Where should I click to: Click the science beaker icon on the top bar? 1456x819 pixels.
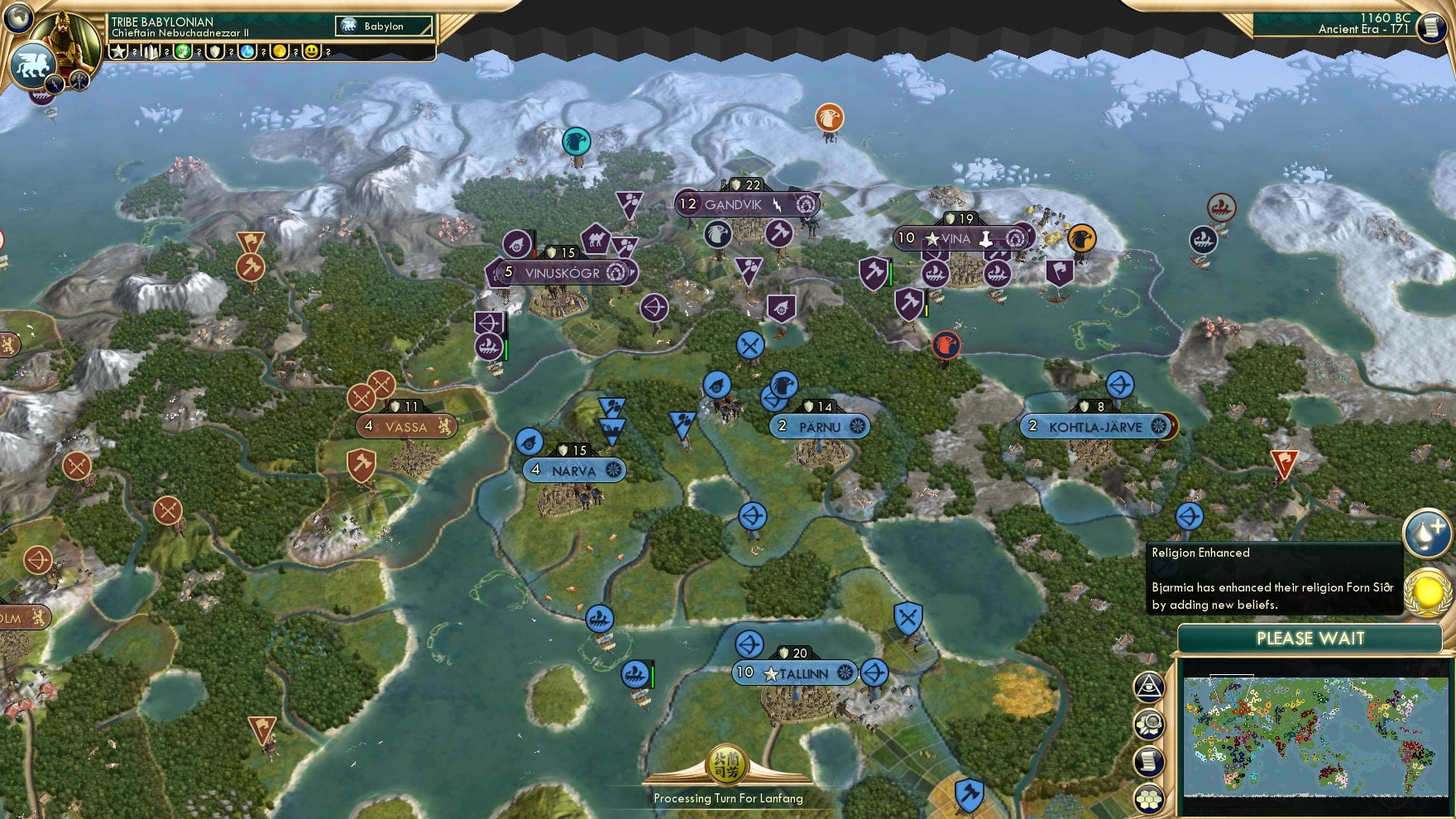coord(247,55)
